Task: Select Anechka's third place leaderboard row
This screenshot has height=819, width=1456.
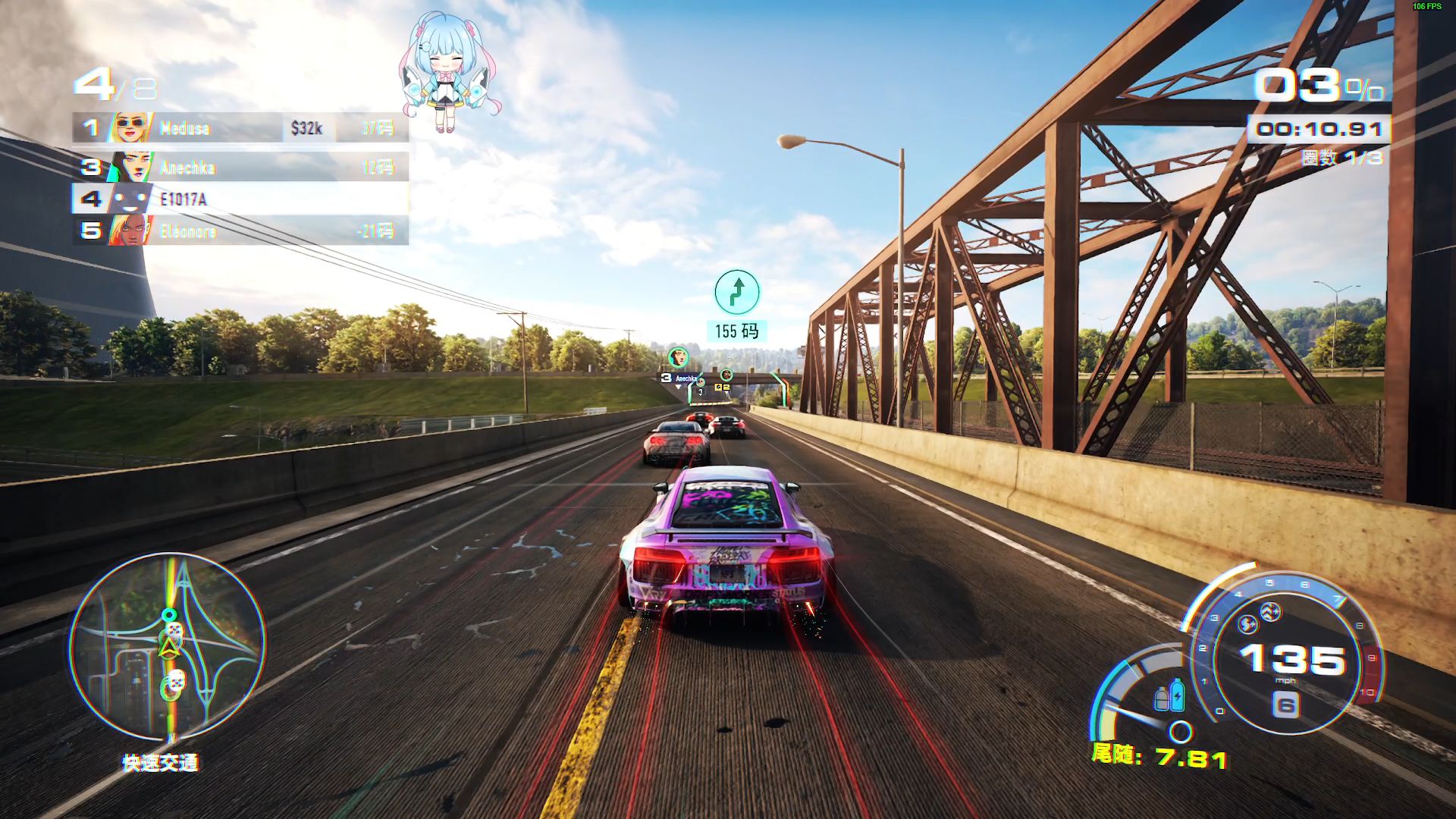Action: point(240,168)
